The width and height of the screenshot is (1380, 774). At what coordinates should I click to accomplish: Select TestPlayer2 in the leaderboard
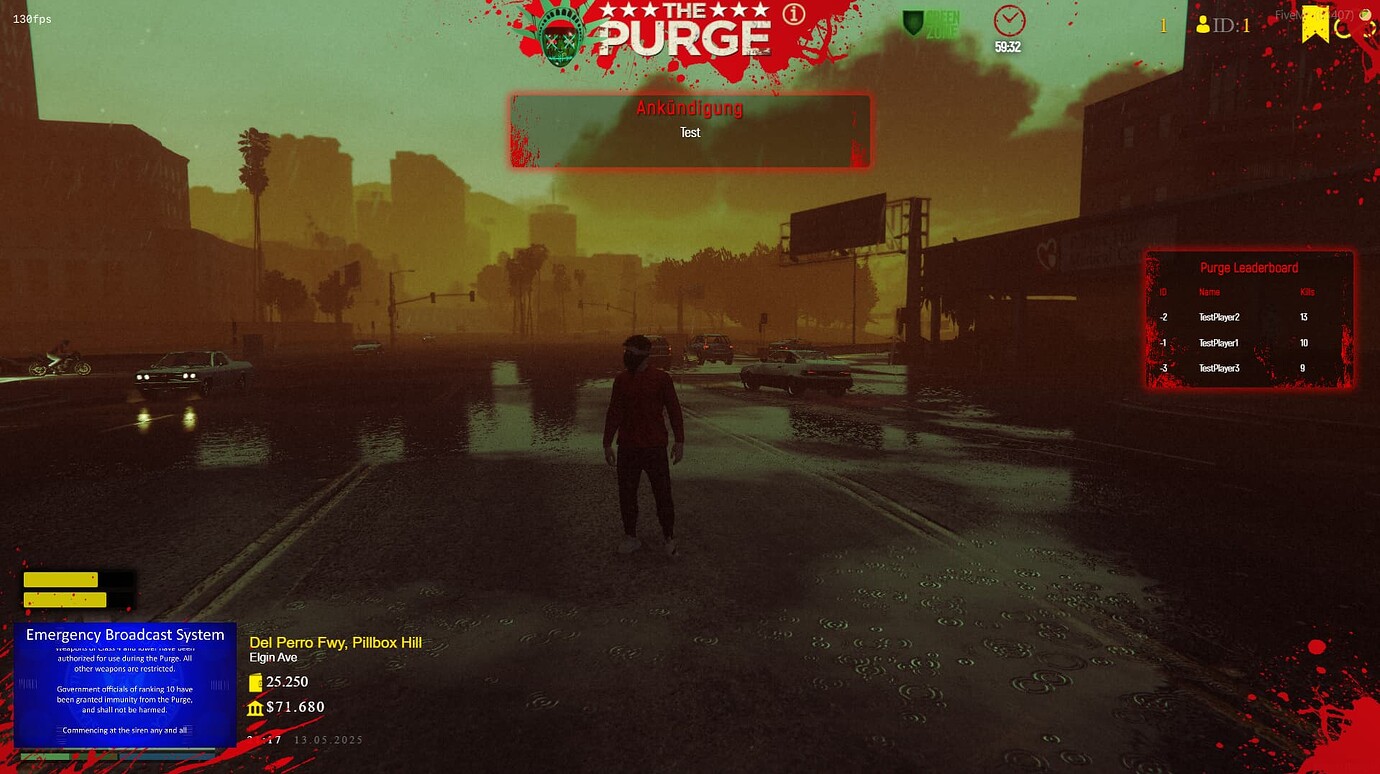click(x=1221, y=316)
